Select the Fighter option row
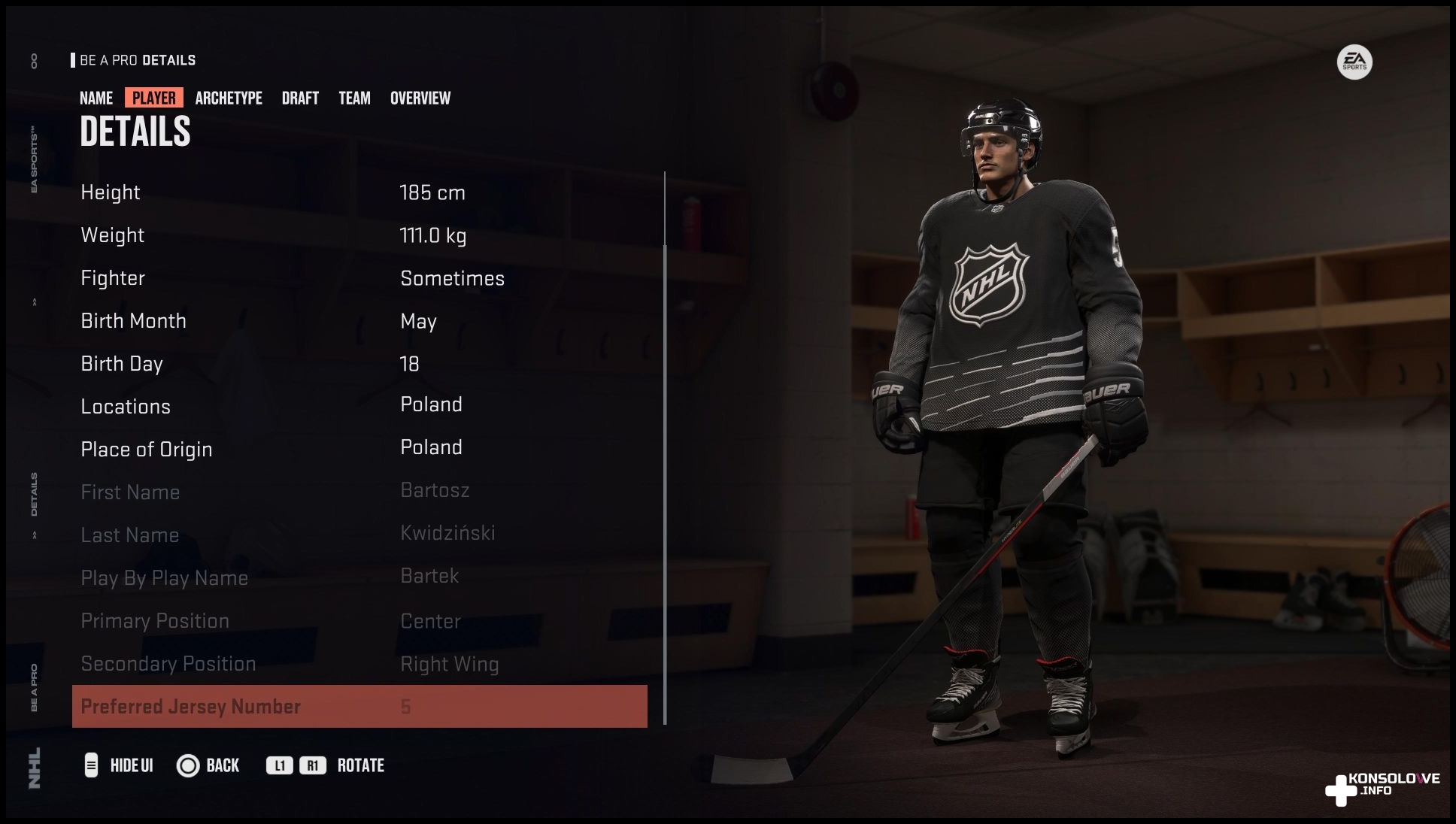1456x824 pixels. 359,278
